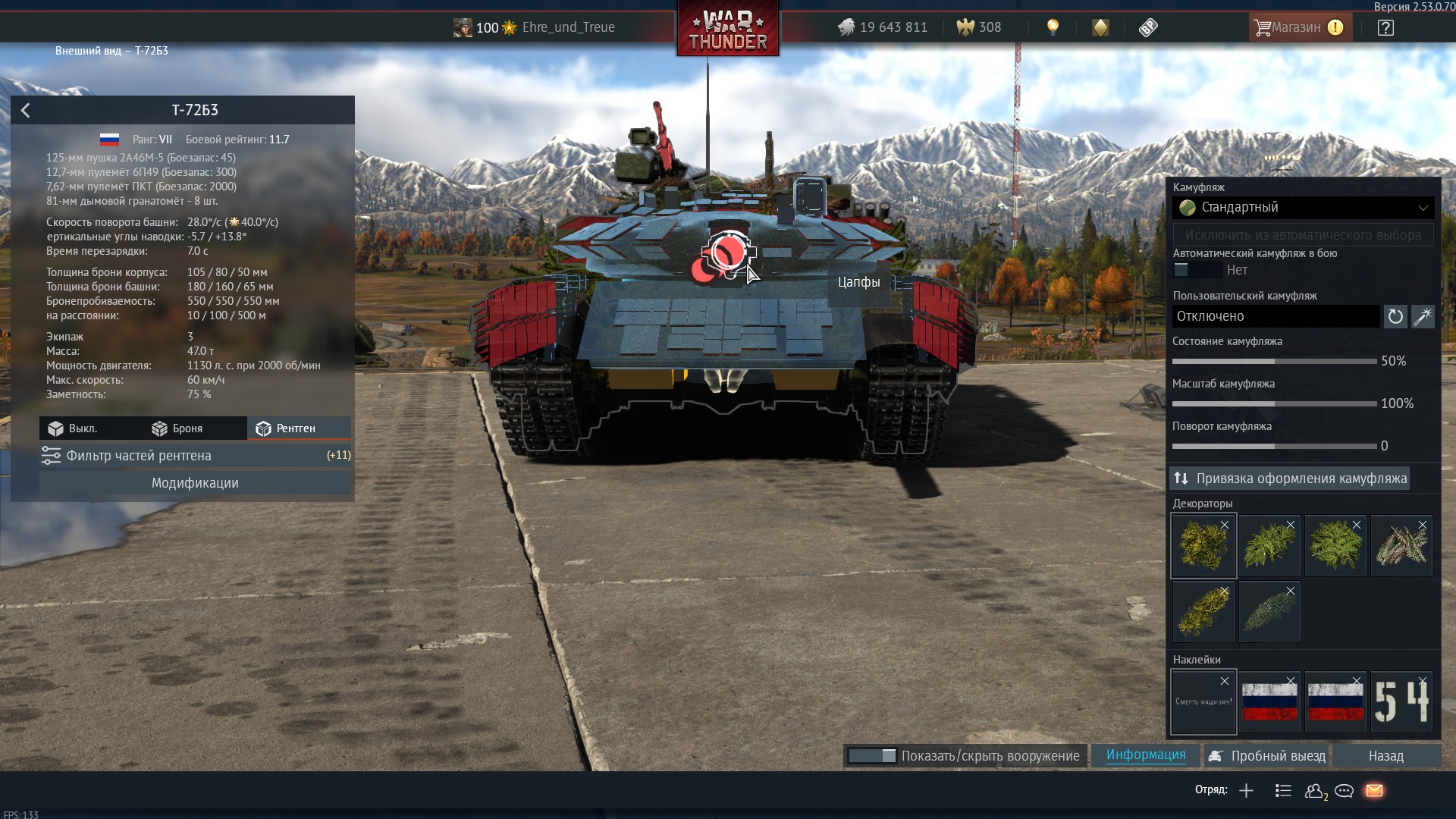Select the Выкл. view mode tab
The width and height of the screenshot is (1456, 819).
click(x=73, y=428)
